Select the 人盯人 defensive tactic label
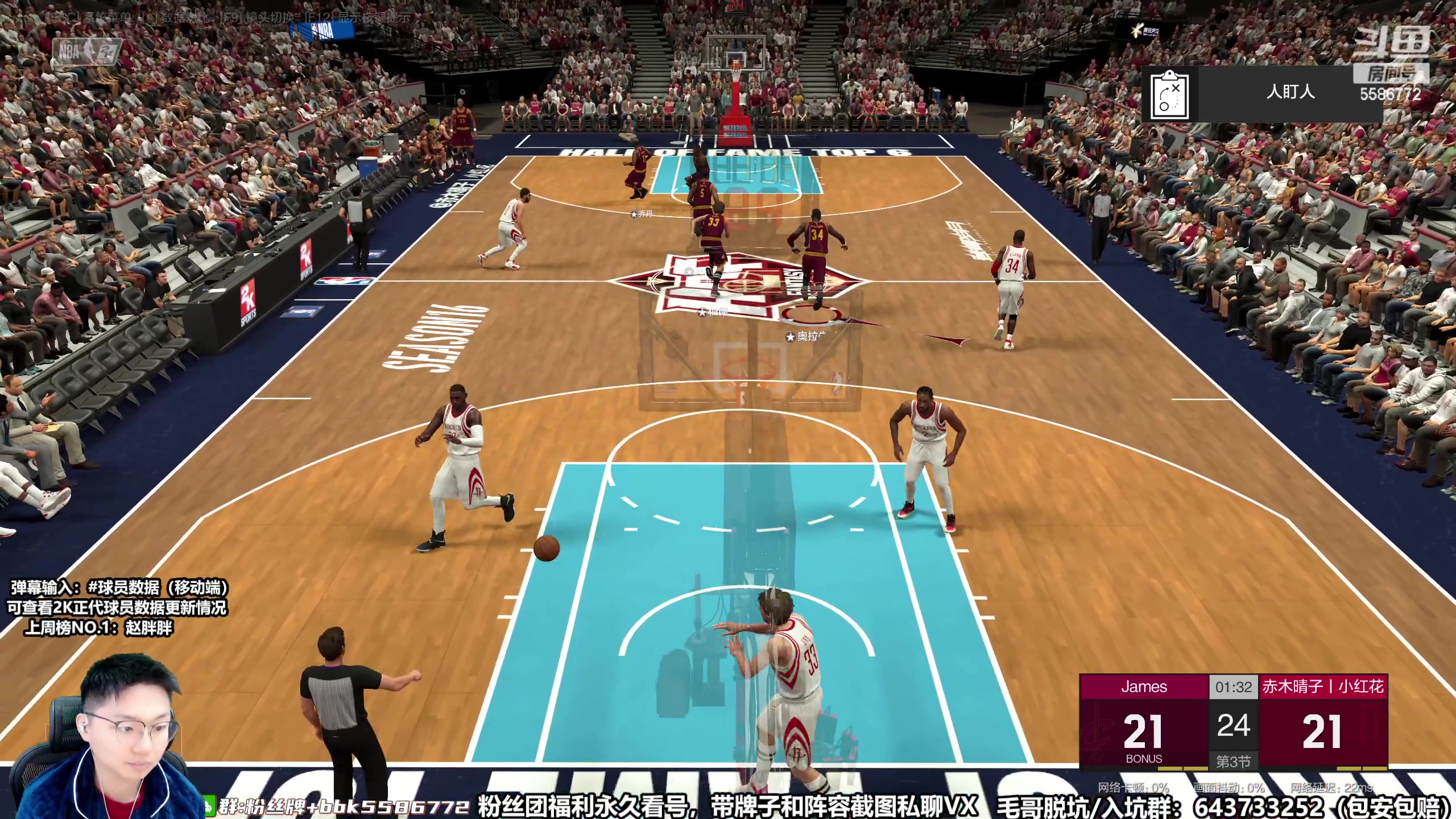The width and height of the screenshot is (1456, 819). [x=1290, y=92]
